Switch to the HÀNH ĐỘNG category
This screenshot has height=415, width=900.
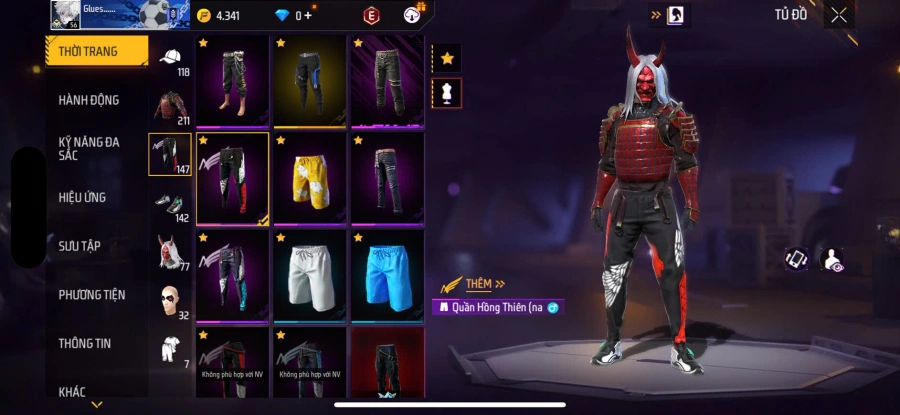click(88, 100)
